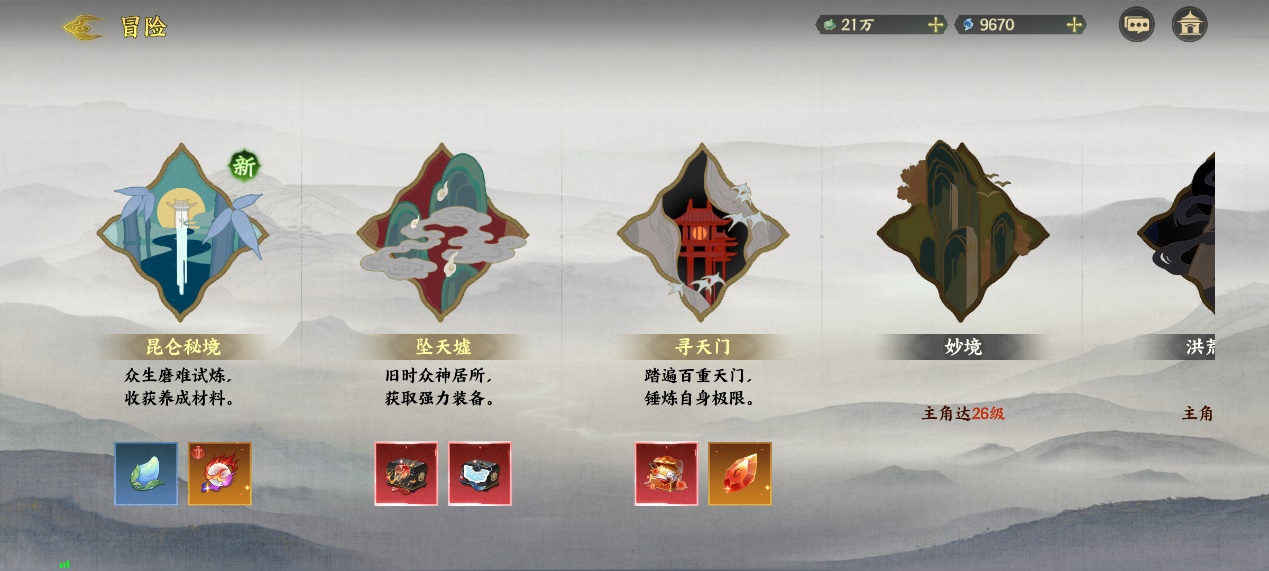This screenshot has height=571, width=1269.
Task: Return home via the pavilion icon
Action: click(x=1189, y=25)
